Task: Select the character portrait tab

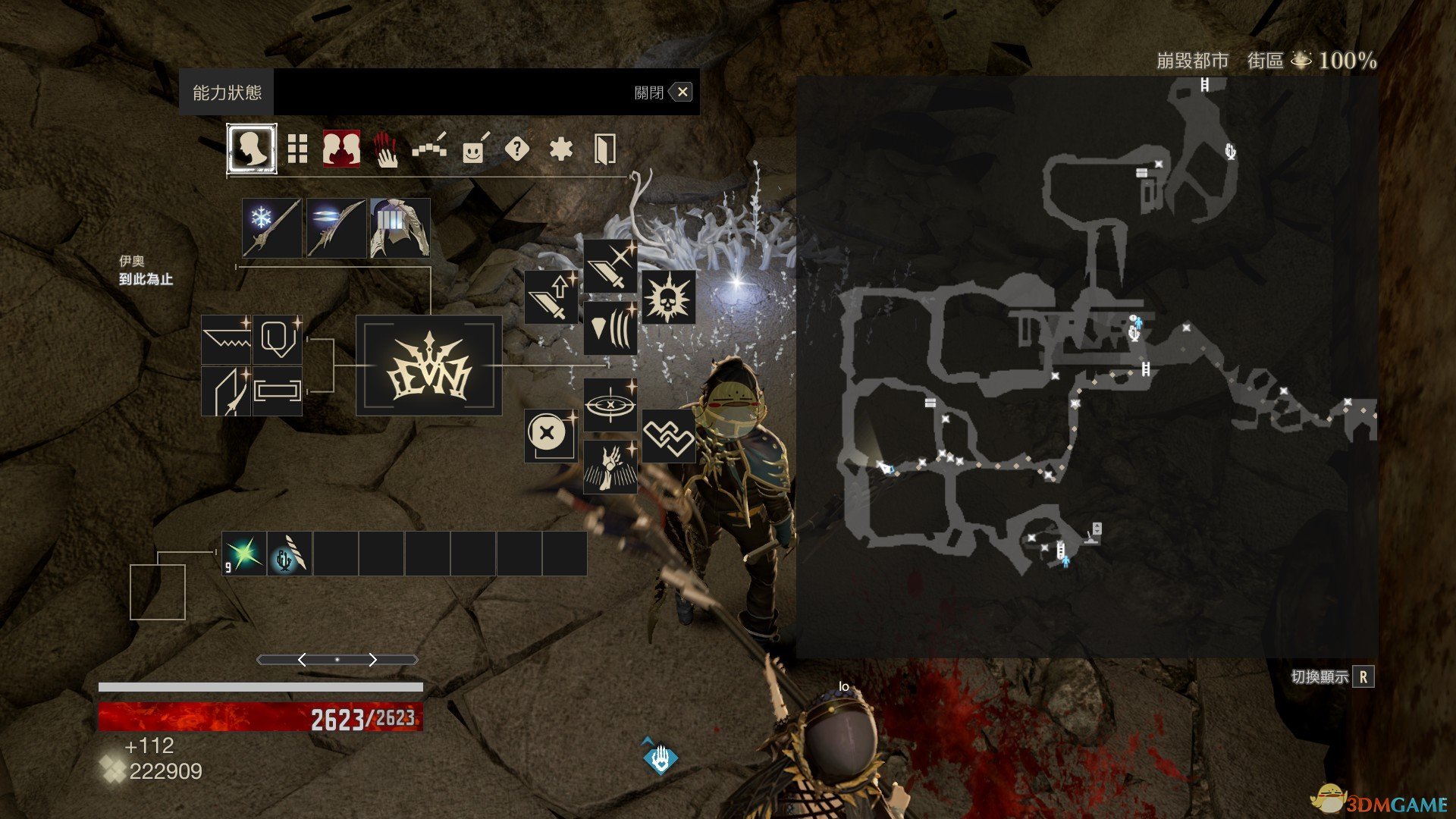Action: tap(252, 149)
